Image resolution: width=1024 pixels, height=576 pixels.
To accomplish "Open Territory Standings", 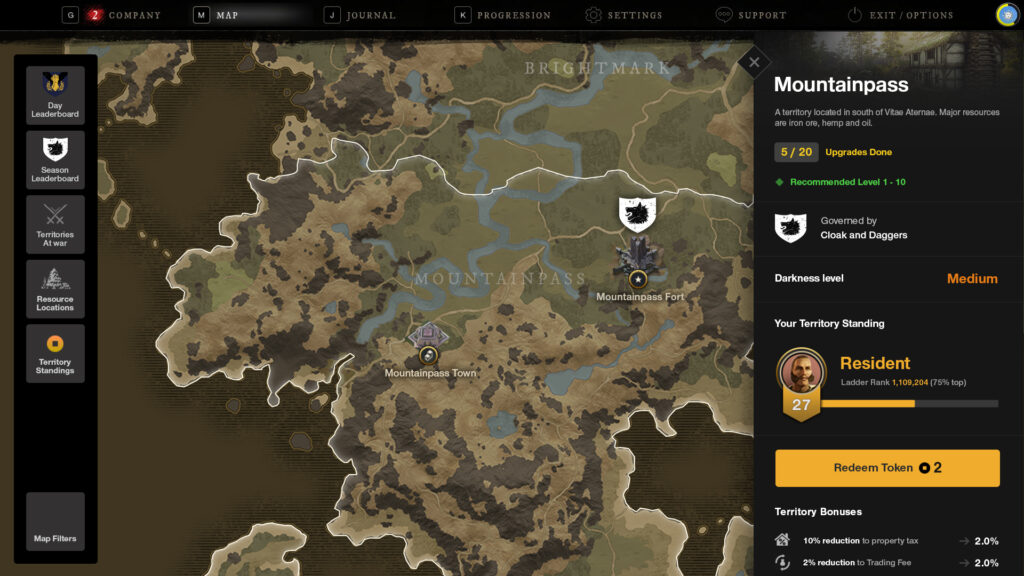I will [x=55, y=353].
